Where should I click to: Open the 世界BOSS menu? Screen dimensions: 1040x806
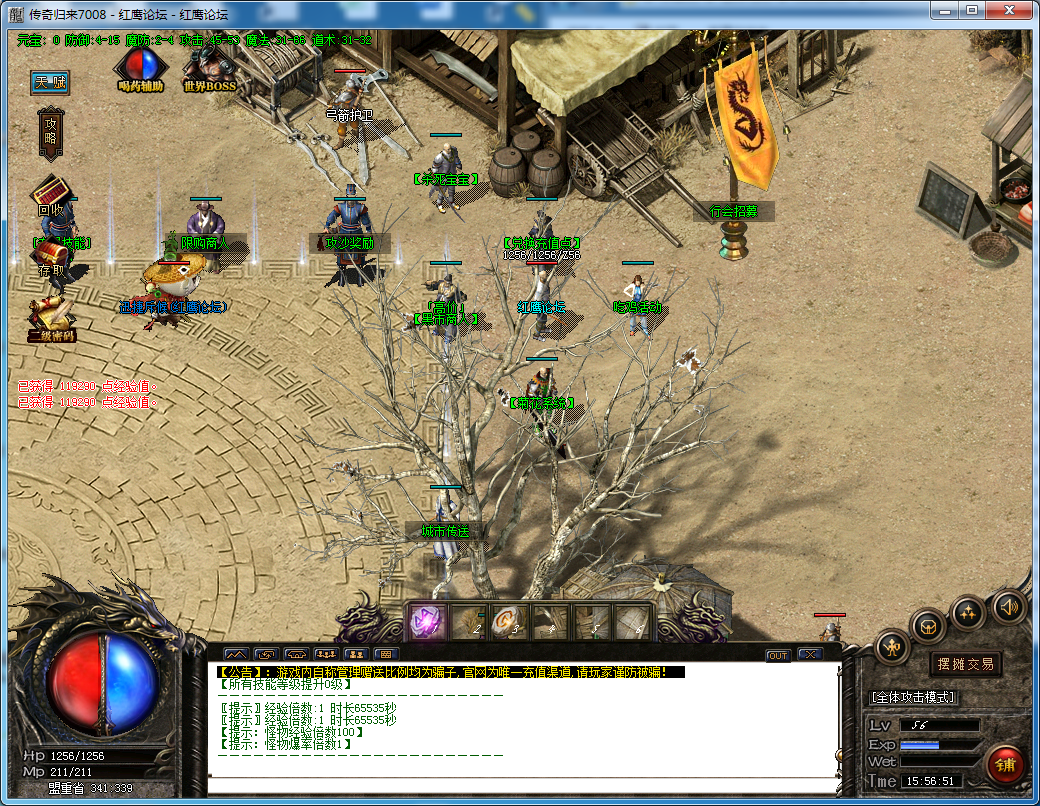(209, 66)
